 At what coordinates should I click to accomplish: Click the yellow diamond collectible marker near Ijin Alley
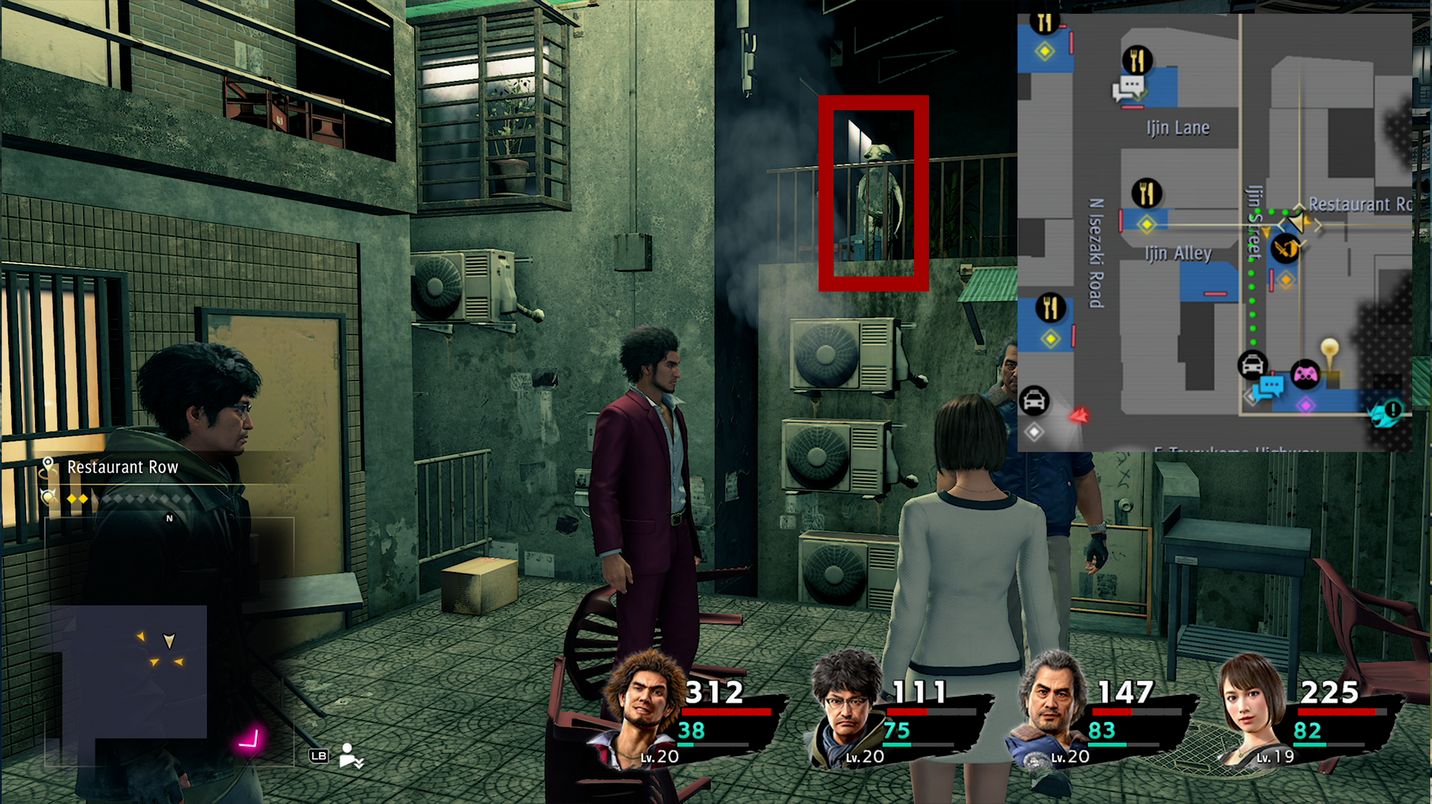[x=1146, y=224]
